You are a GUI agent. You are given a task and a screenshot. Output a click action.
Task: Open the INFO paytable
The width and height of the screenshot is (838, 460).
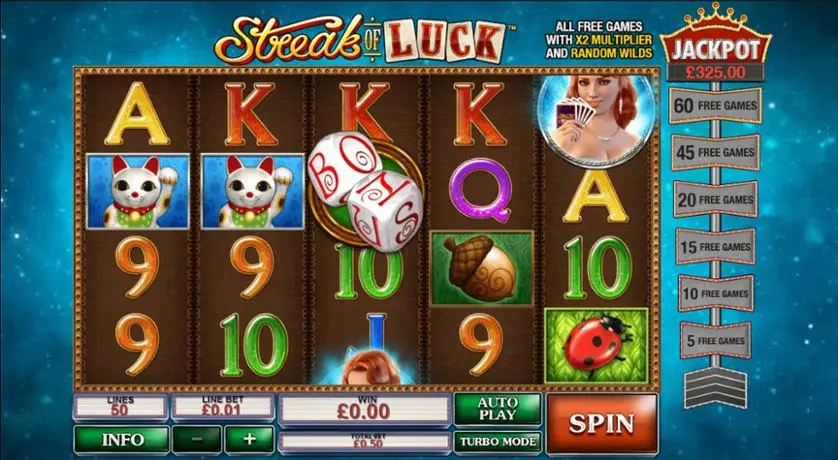[x=120, y=439]
